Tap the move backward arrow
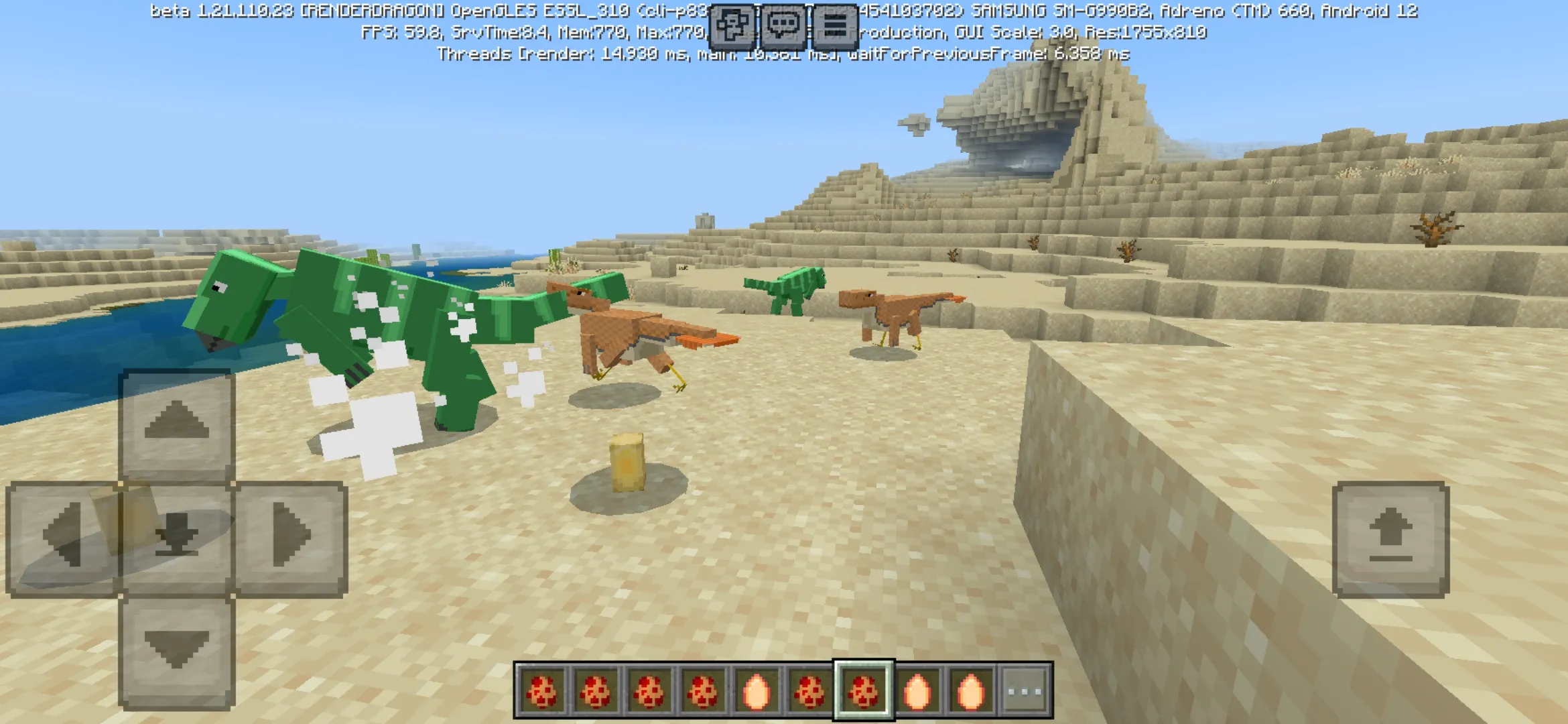1568x724 pixels. (177, 652)
